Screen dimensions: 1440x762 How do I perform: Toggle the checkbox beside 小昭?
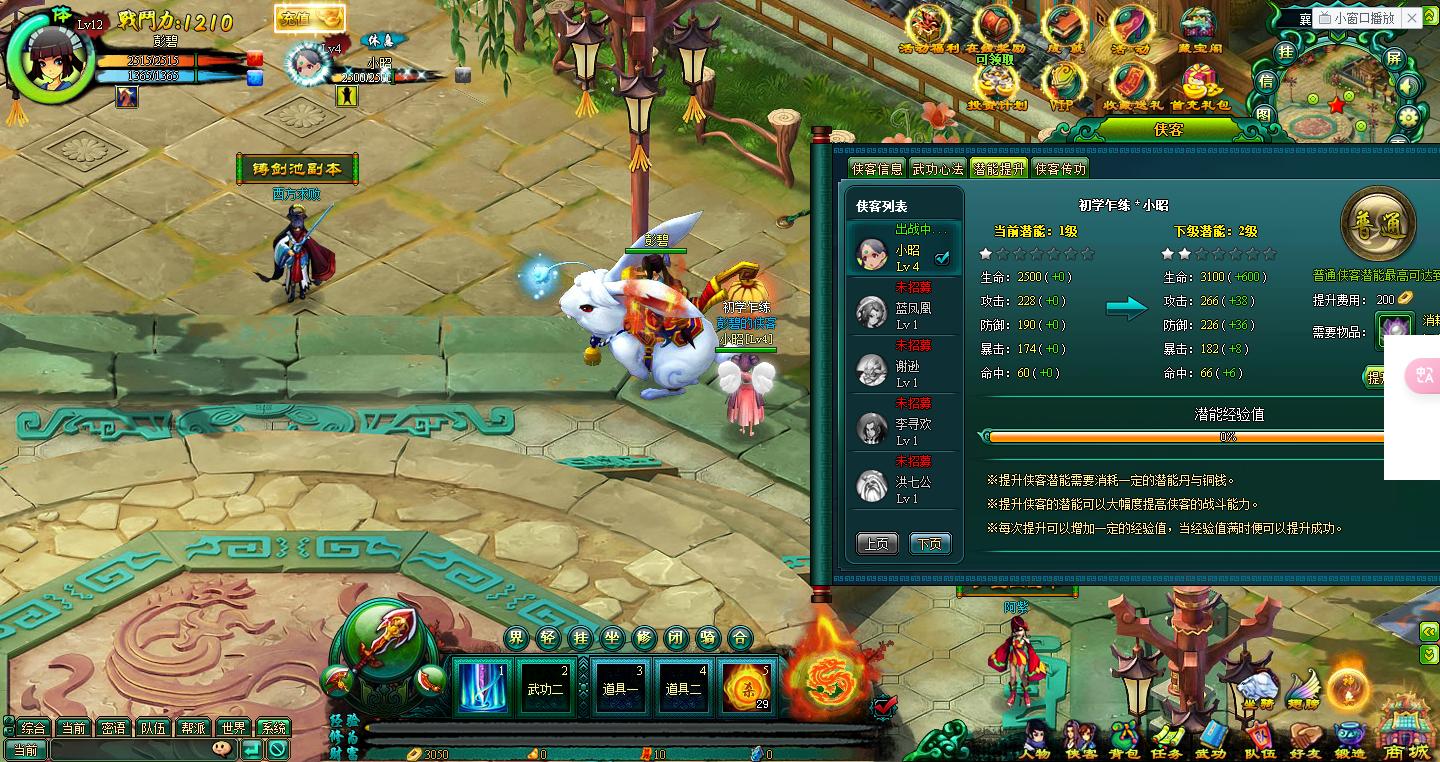click(941, 259)
